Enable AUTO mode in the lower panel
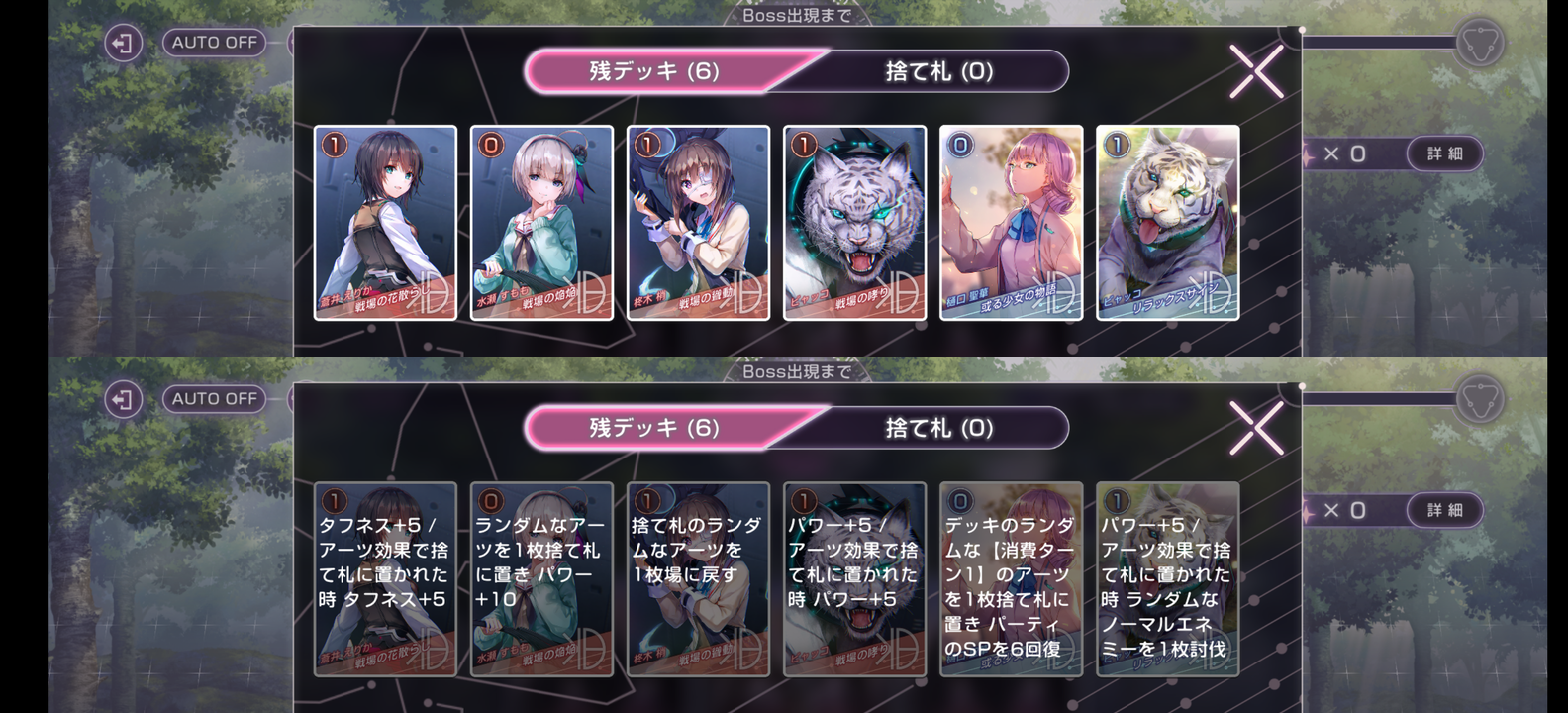1568x713 pixels. click(x=214, y=398)
